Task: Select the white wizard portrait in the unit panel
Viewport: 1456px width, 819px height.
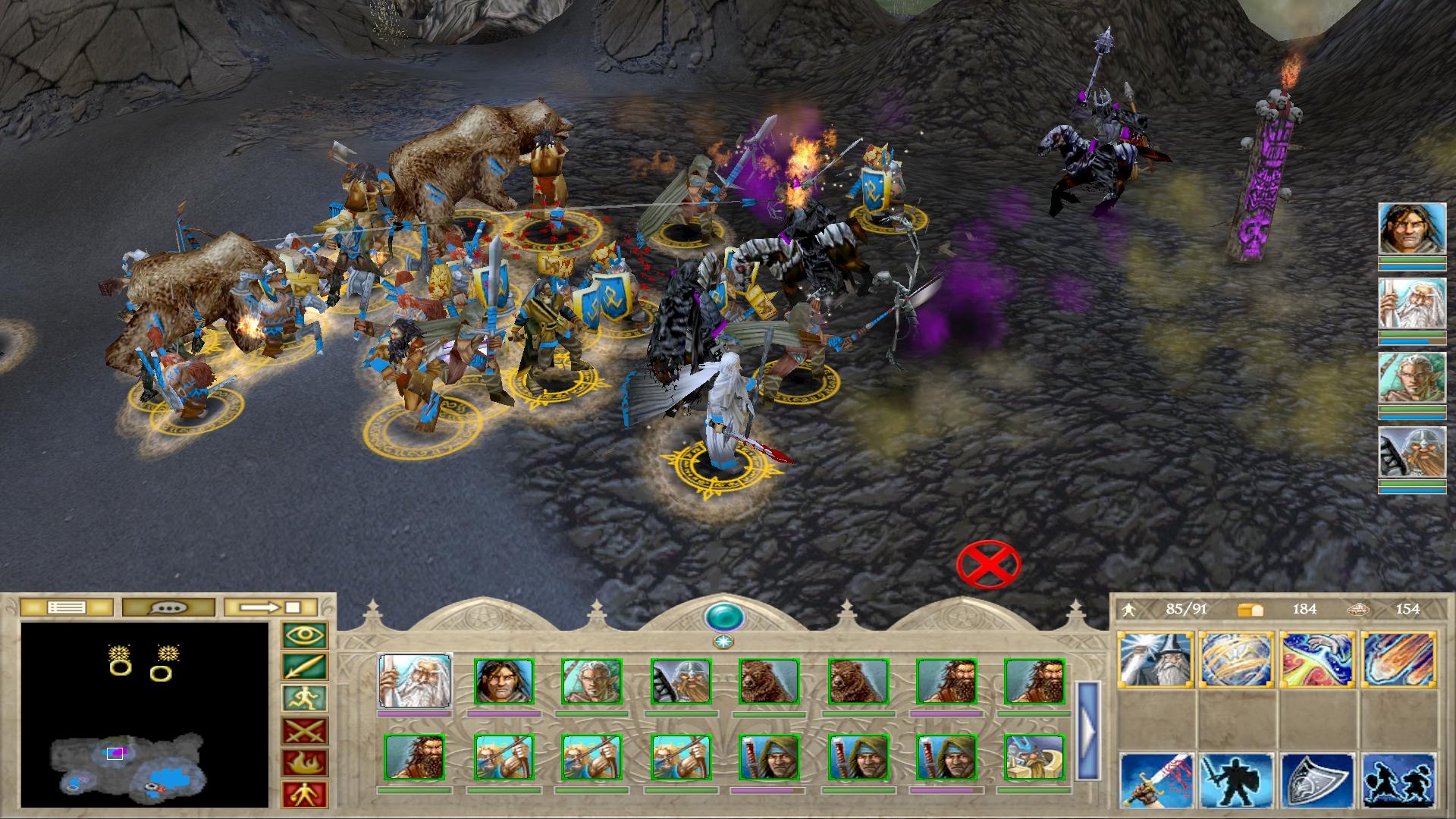Action: (415, 682)
